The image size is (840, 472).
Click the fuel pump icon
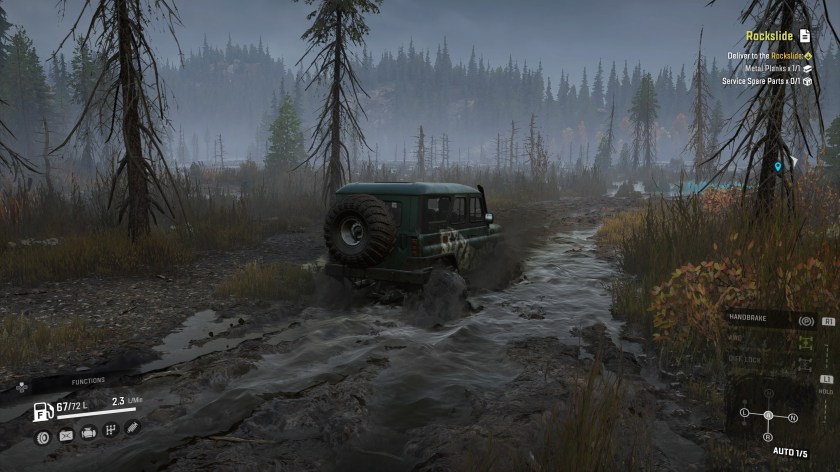point(43,410)
